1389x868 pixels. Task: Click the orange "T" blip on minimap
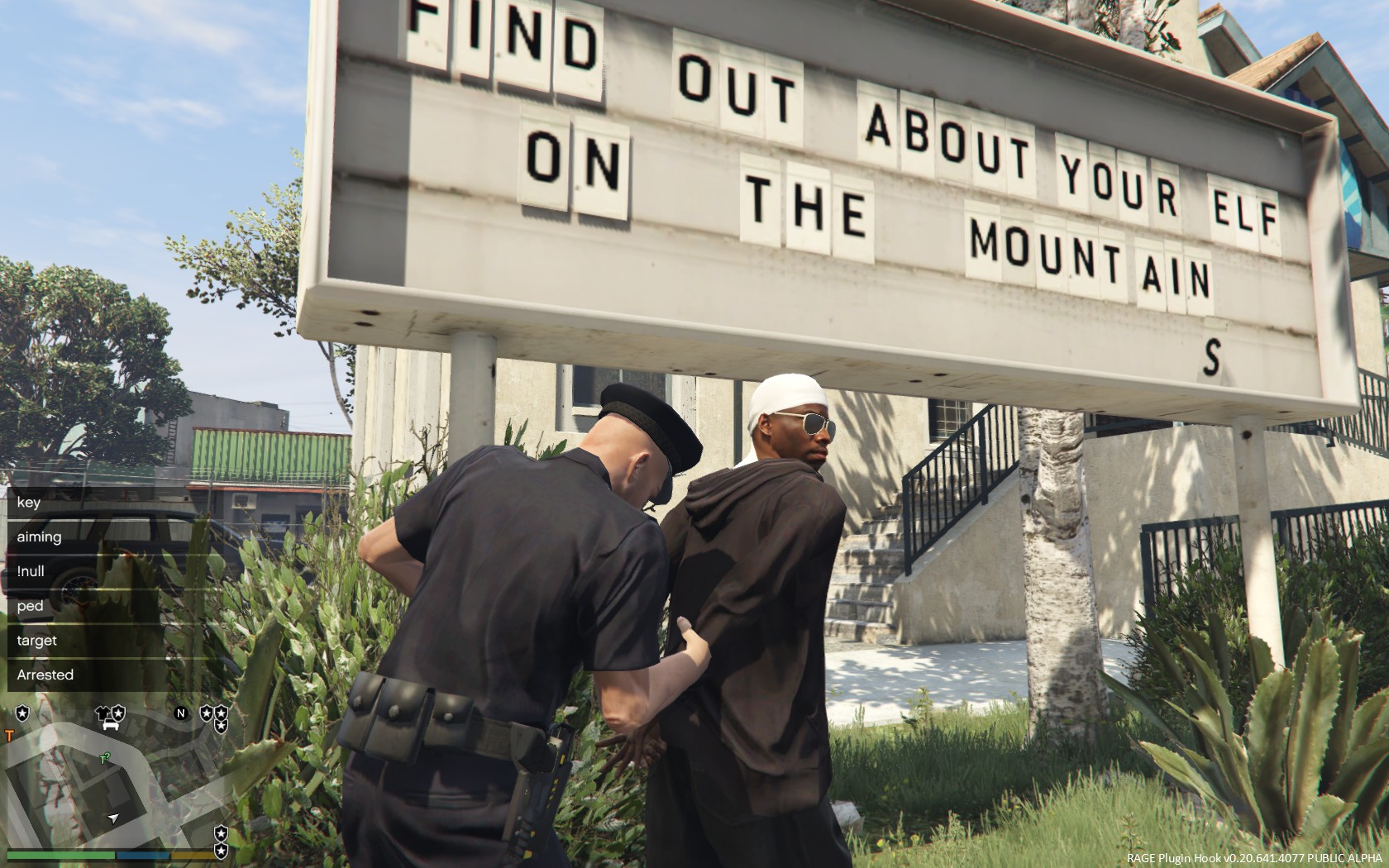coord(10,736)
